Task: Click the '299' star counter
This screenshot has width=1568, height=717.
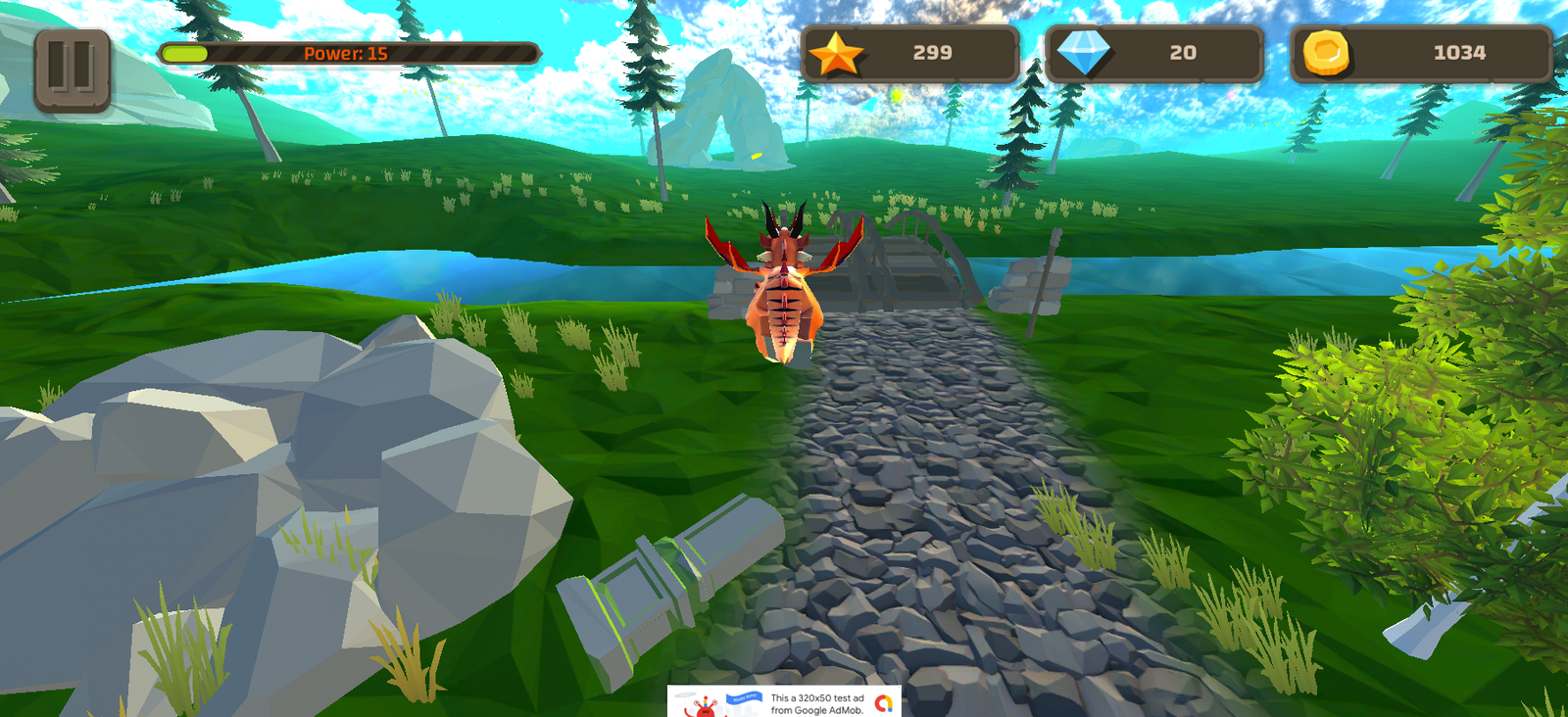Action: point(931,54)
